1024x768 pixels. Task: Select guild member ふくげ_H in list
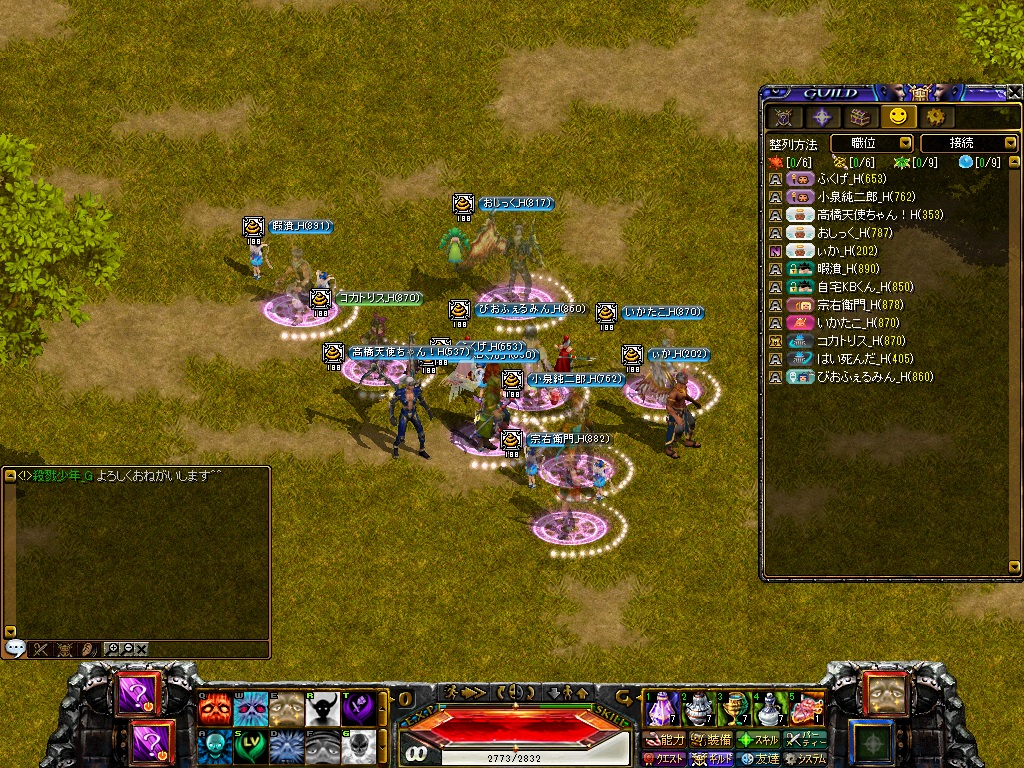(850, 179)
